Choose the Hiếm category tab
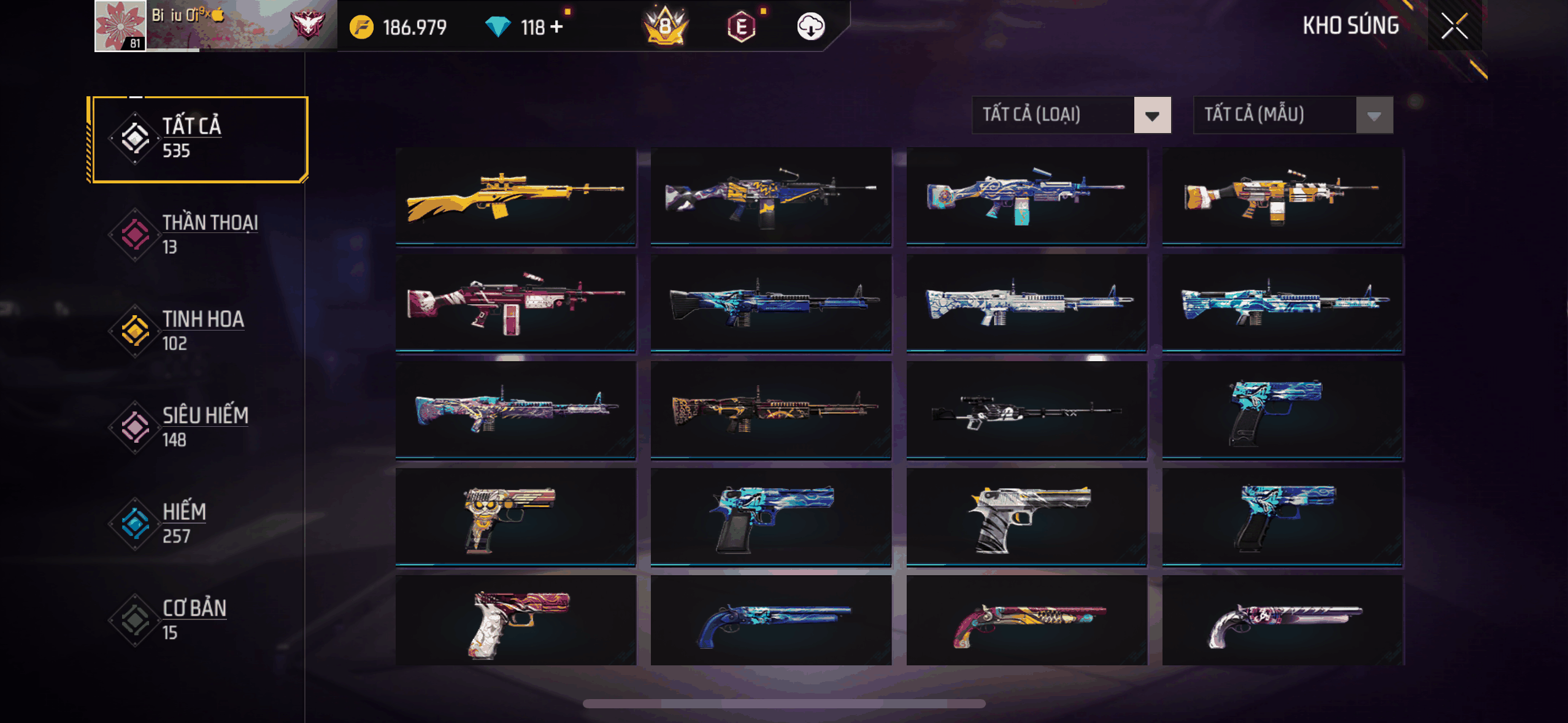This screenshot has width=1568, height=723. [x=196, y=523]
